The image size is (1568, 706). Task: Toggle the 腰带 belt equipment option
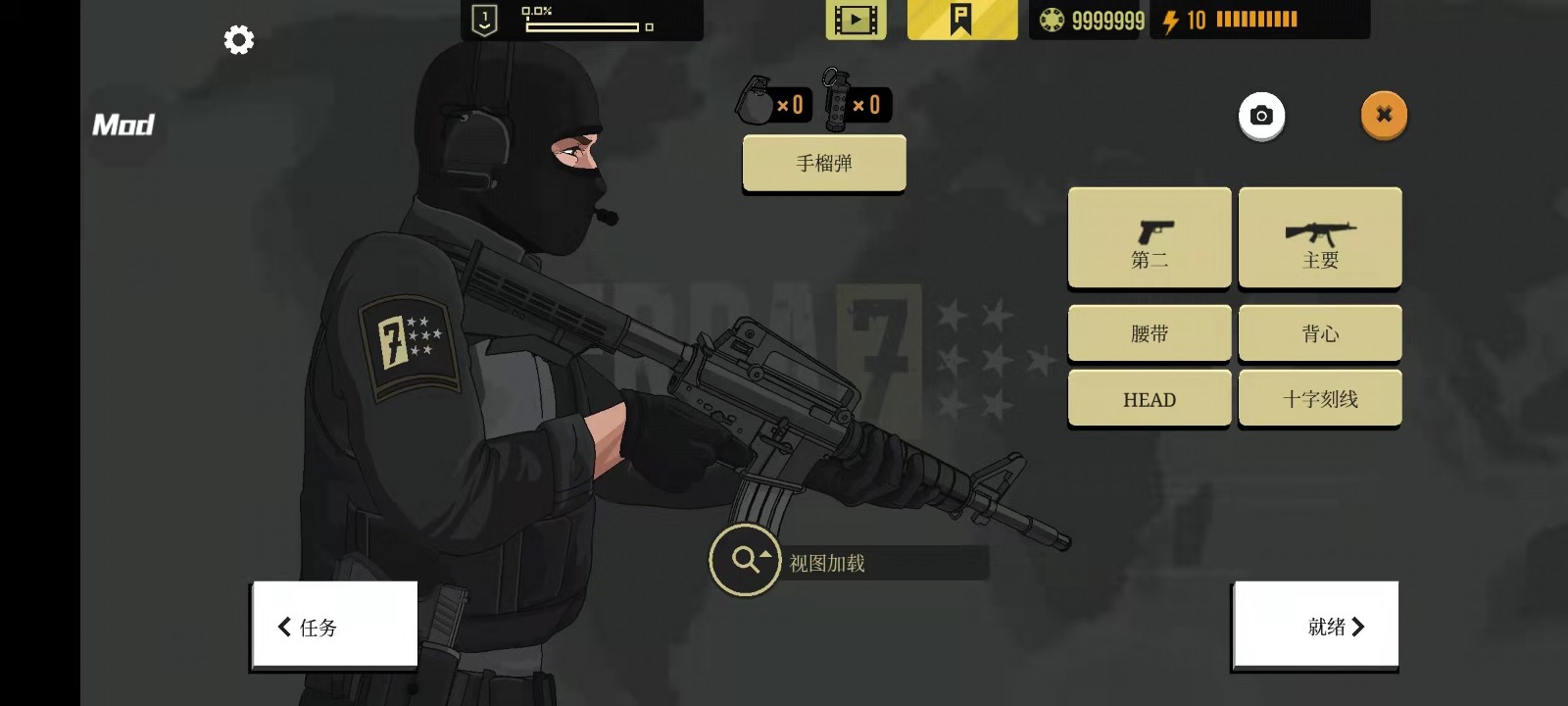click(x=1149, y=332)
